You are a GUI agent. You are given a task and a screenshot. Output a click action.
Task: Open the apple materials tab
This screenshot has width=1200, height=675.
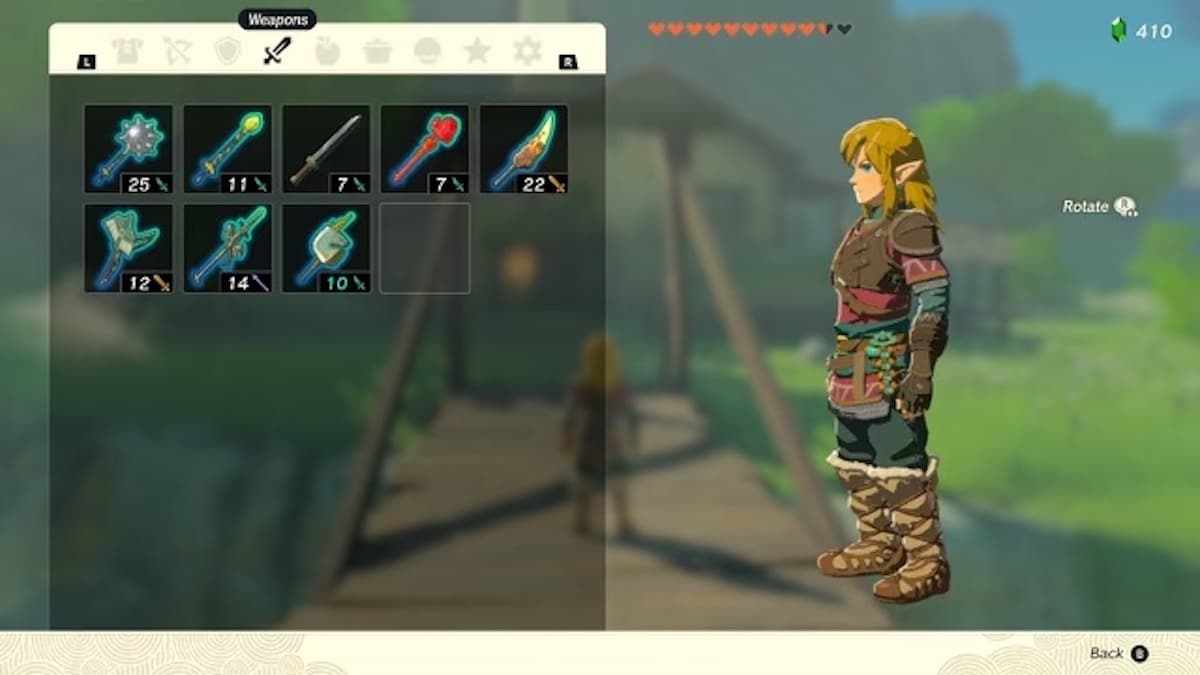click(x=327, y=51)
